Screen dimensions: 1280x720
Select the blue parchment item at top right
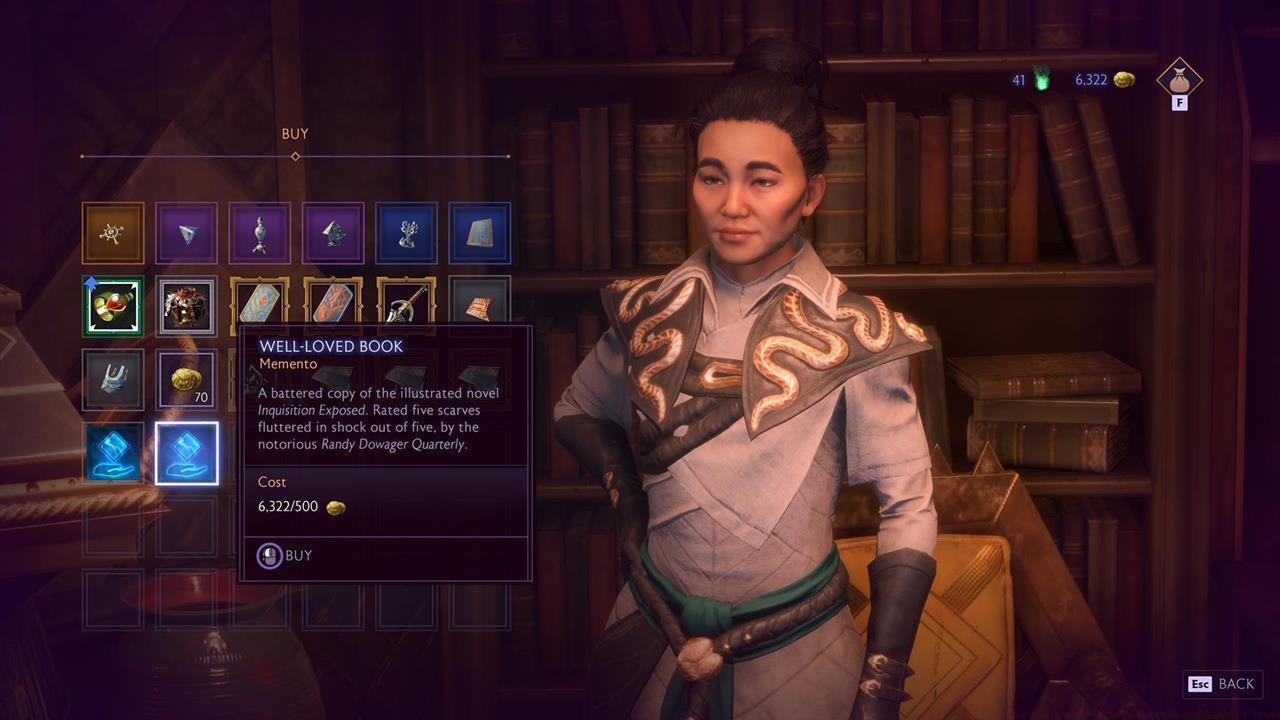480,232
